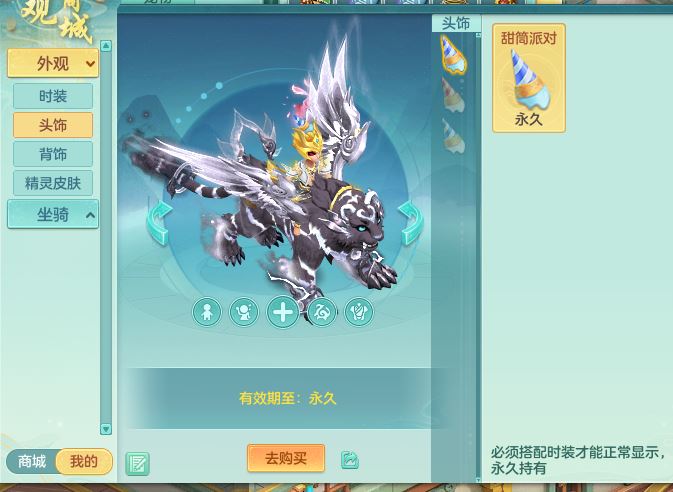Rotate the preview with the right arrow
The height and width of the screenshot is (492, 673).
click(x=410, y=222)
